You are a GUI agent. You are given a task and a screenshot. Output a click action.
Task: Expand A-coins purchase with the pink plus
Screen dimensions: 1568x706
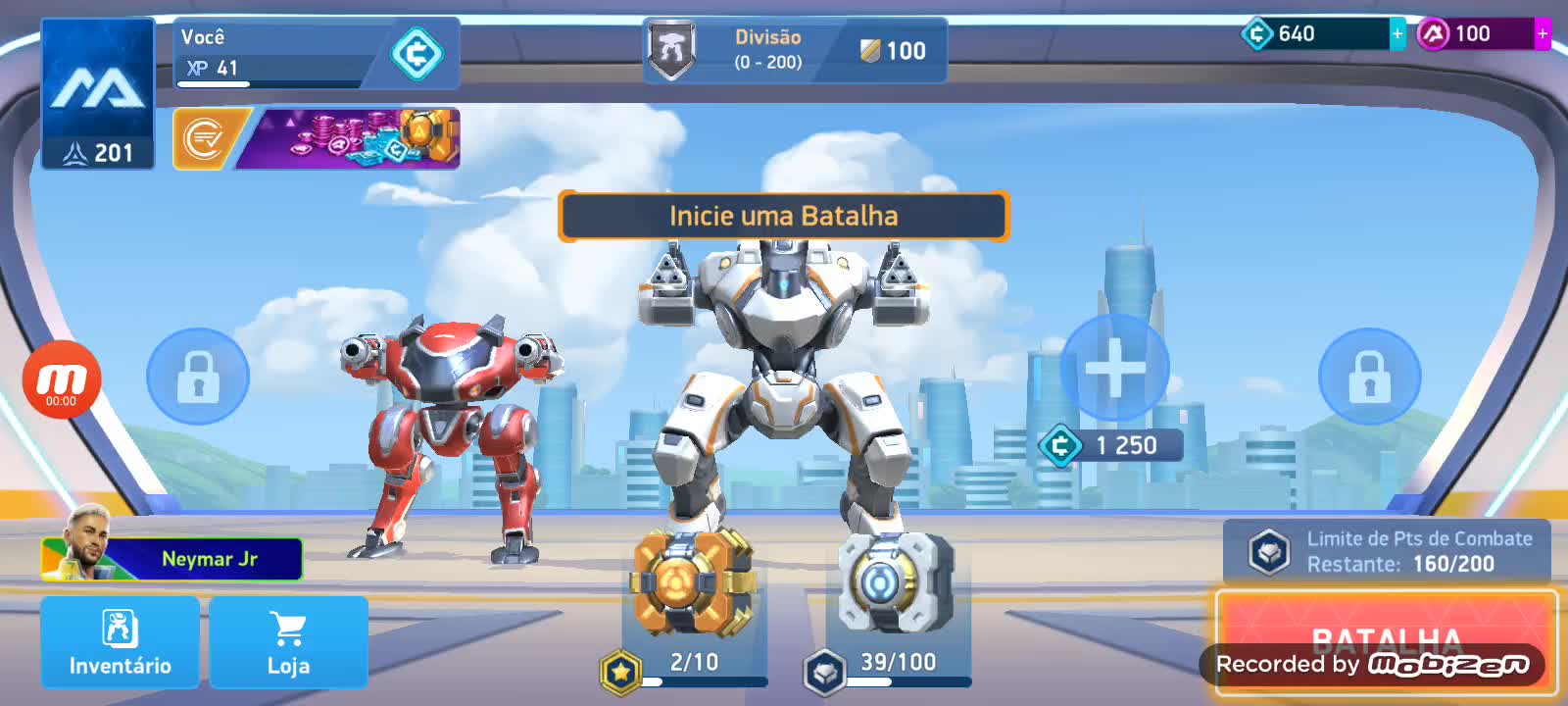click(x=1542, y=32)
